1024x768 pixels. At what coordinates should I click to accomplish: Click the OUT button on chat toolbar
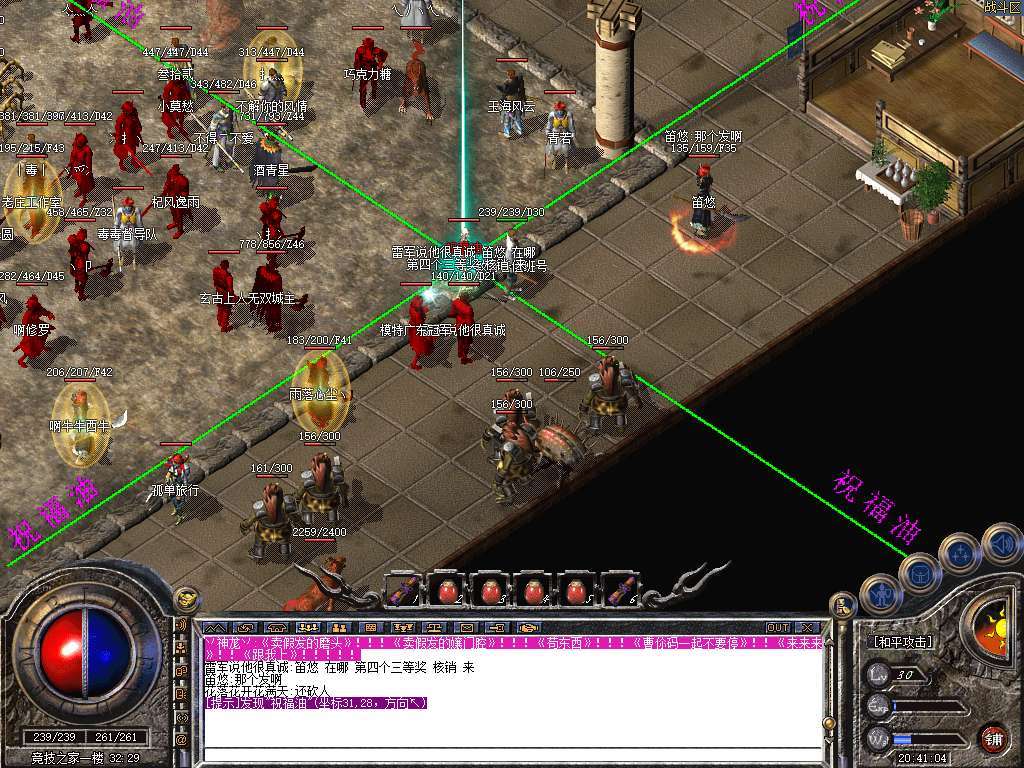tap(778, 628)
